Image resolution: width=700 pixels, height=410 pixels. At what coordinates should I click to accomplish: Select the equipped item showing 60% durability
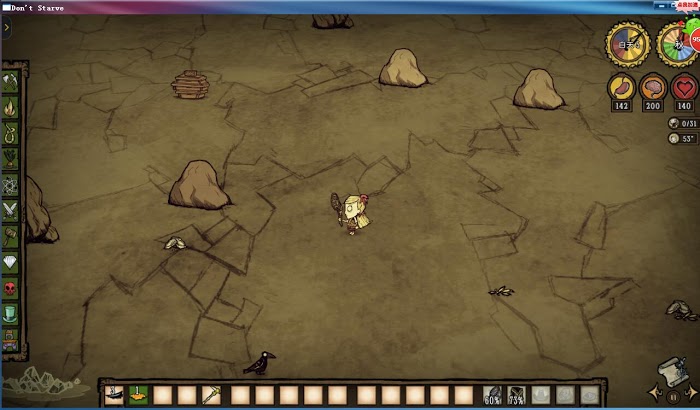point(492,395)
